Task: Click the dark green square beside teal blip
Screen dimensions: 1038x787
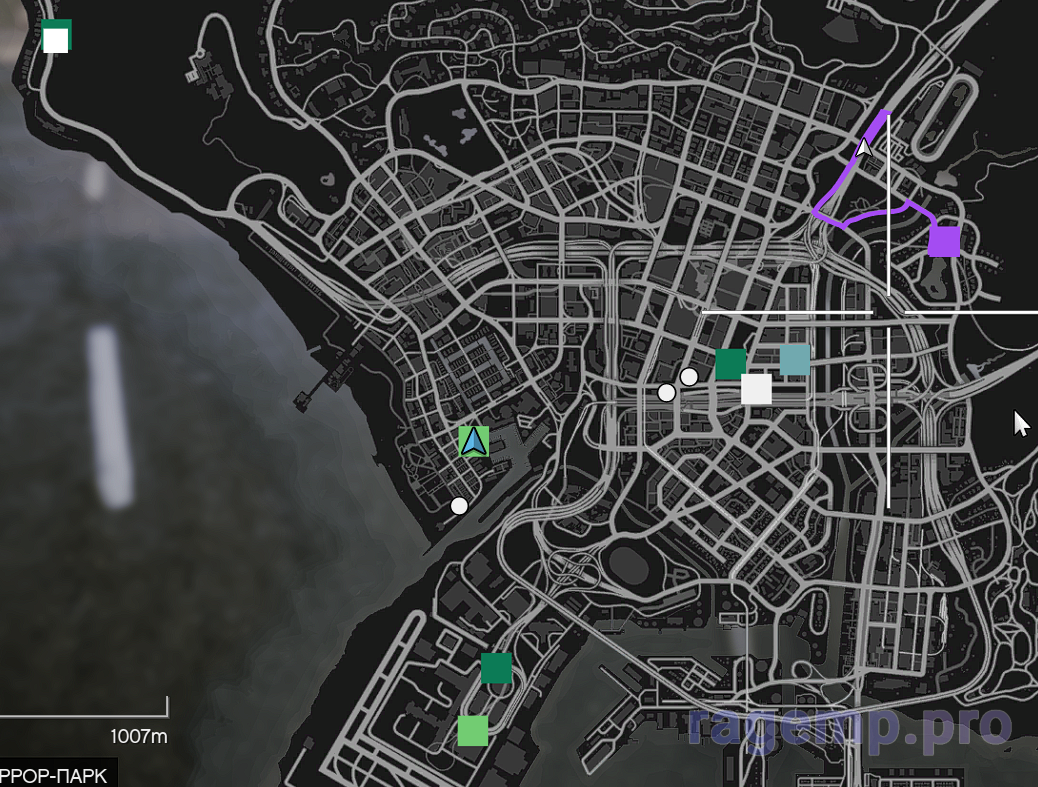Action: 730,364
